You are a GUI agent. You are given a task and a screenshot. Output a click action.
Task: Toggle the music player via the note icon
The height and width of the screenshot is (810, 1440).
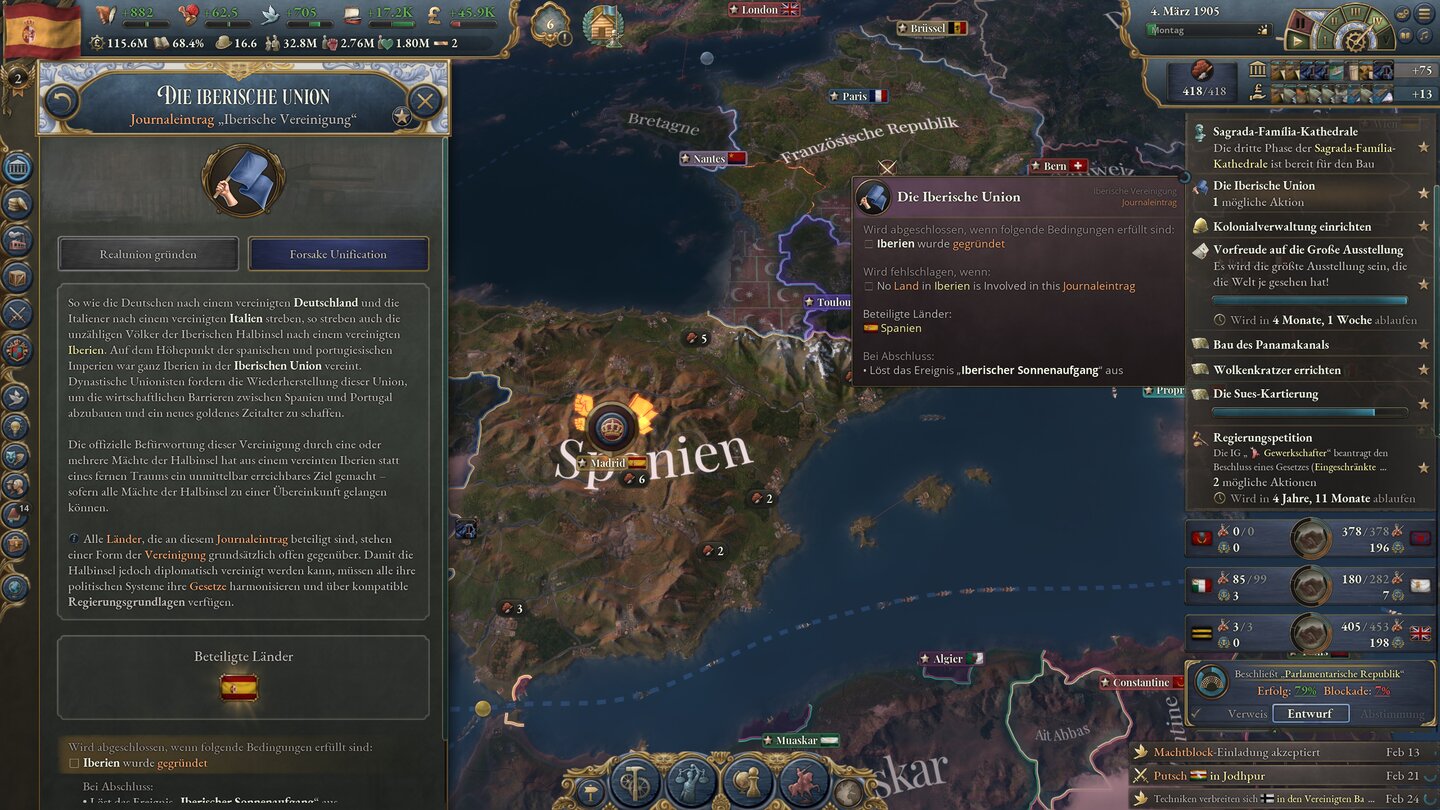coord(1424,35)
